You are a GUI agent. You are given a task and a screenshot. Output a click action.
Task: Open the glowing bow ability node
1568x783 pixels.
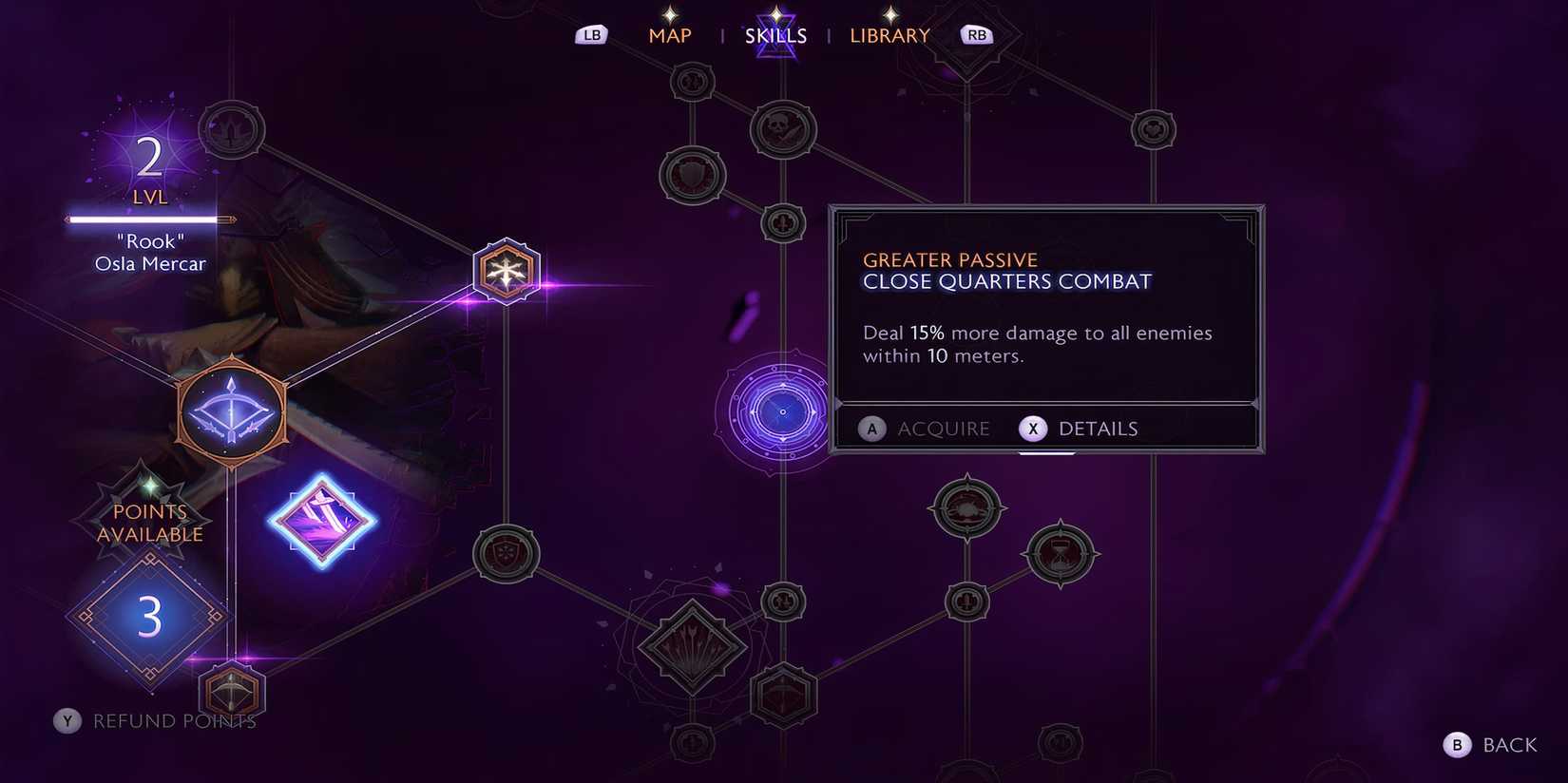pos(231,411)
